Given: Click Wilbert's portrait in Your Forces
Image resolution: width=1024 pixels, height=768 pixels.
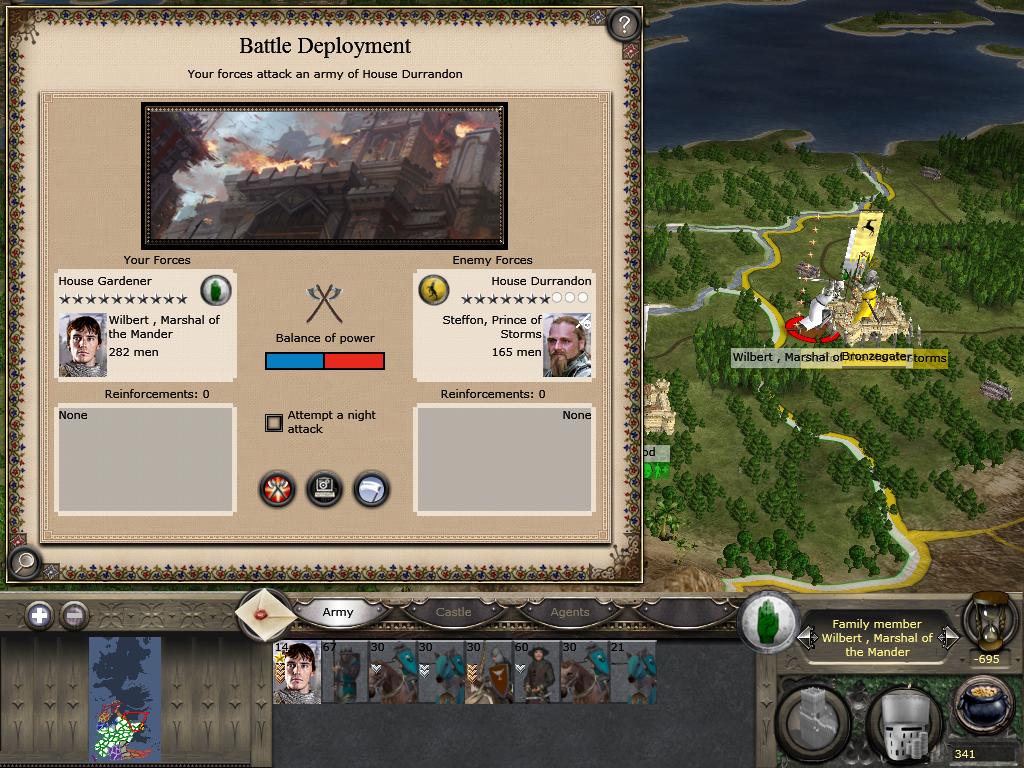Looking at the screenshot, I should [x=82, y=345].
